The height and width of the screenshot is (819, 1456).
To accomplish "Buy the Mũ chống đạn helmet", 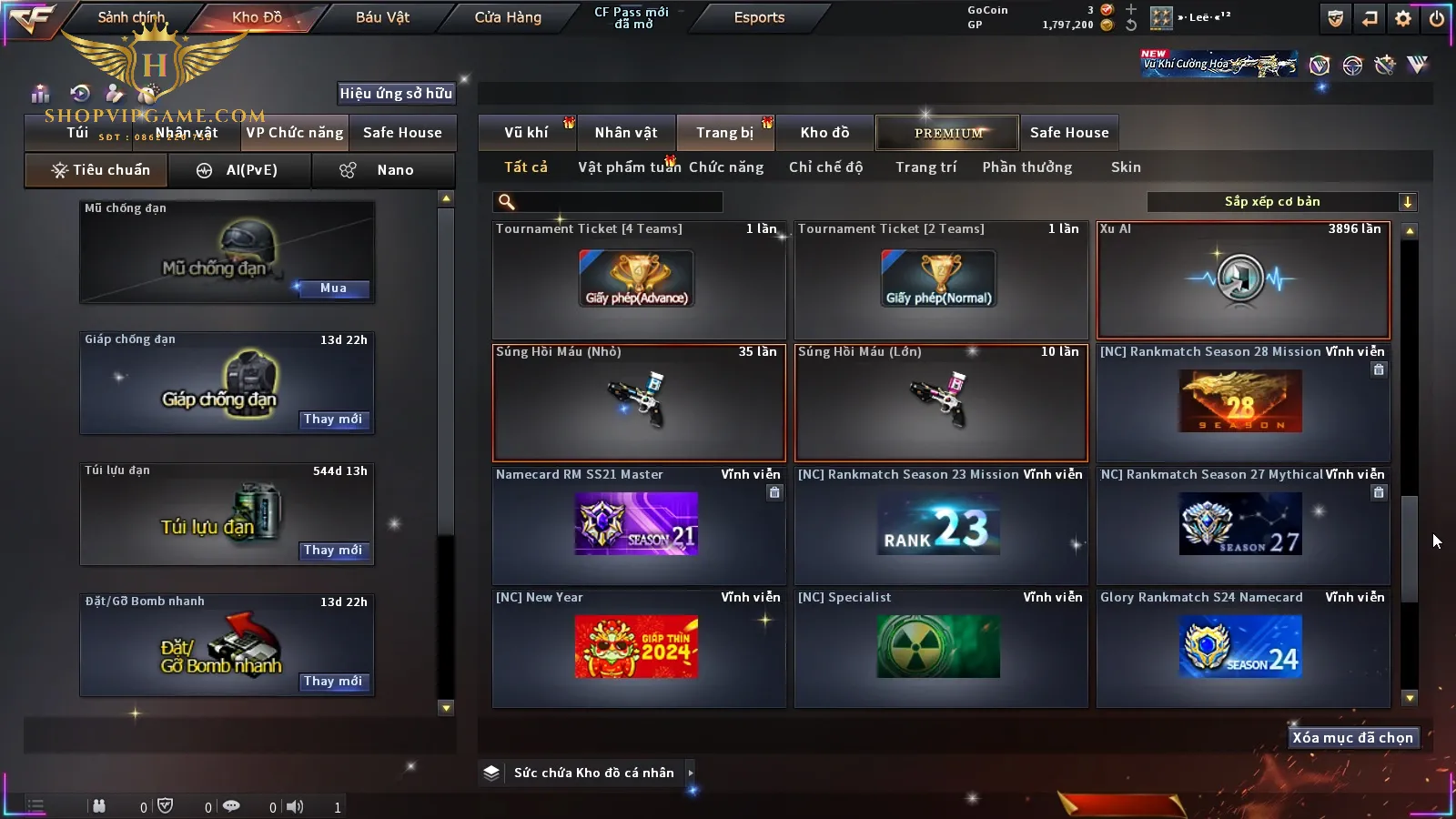I will (332, 288).
